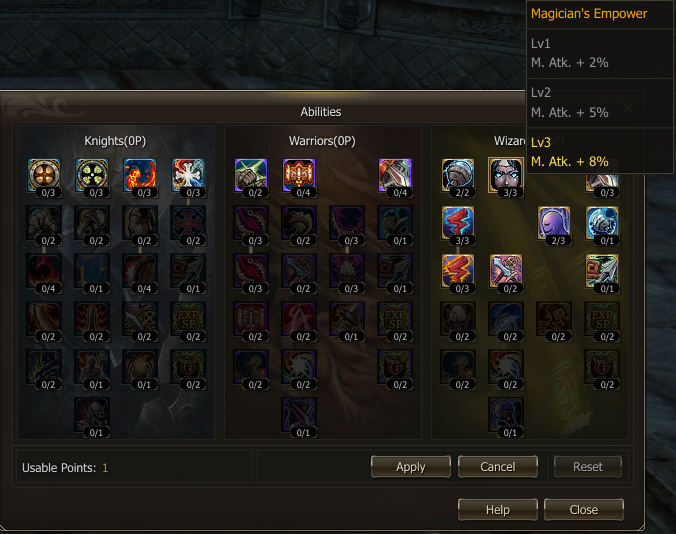This screenshot has height=534, width=676.
Task: Click the Reset abilities button
Action: 587,466
